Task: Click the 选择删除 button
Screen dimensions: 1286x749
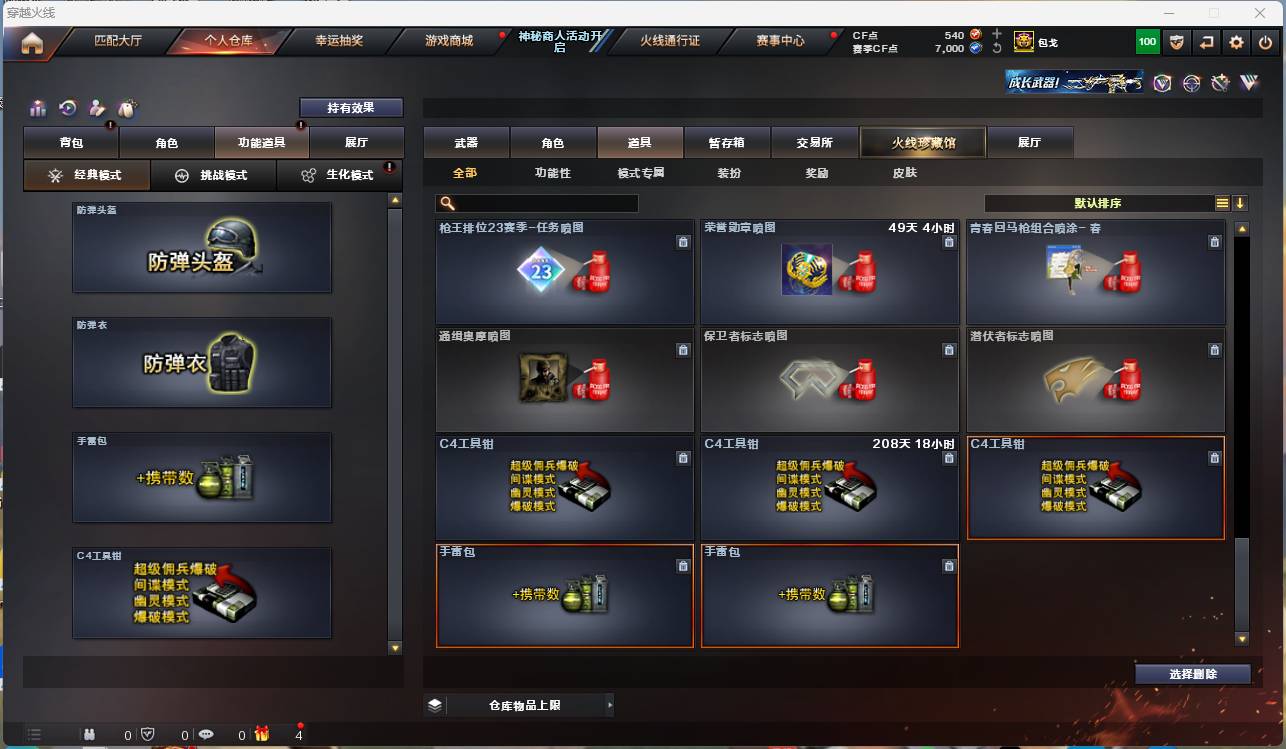Action: (x=1192, y=674)
